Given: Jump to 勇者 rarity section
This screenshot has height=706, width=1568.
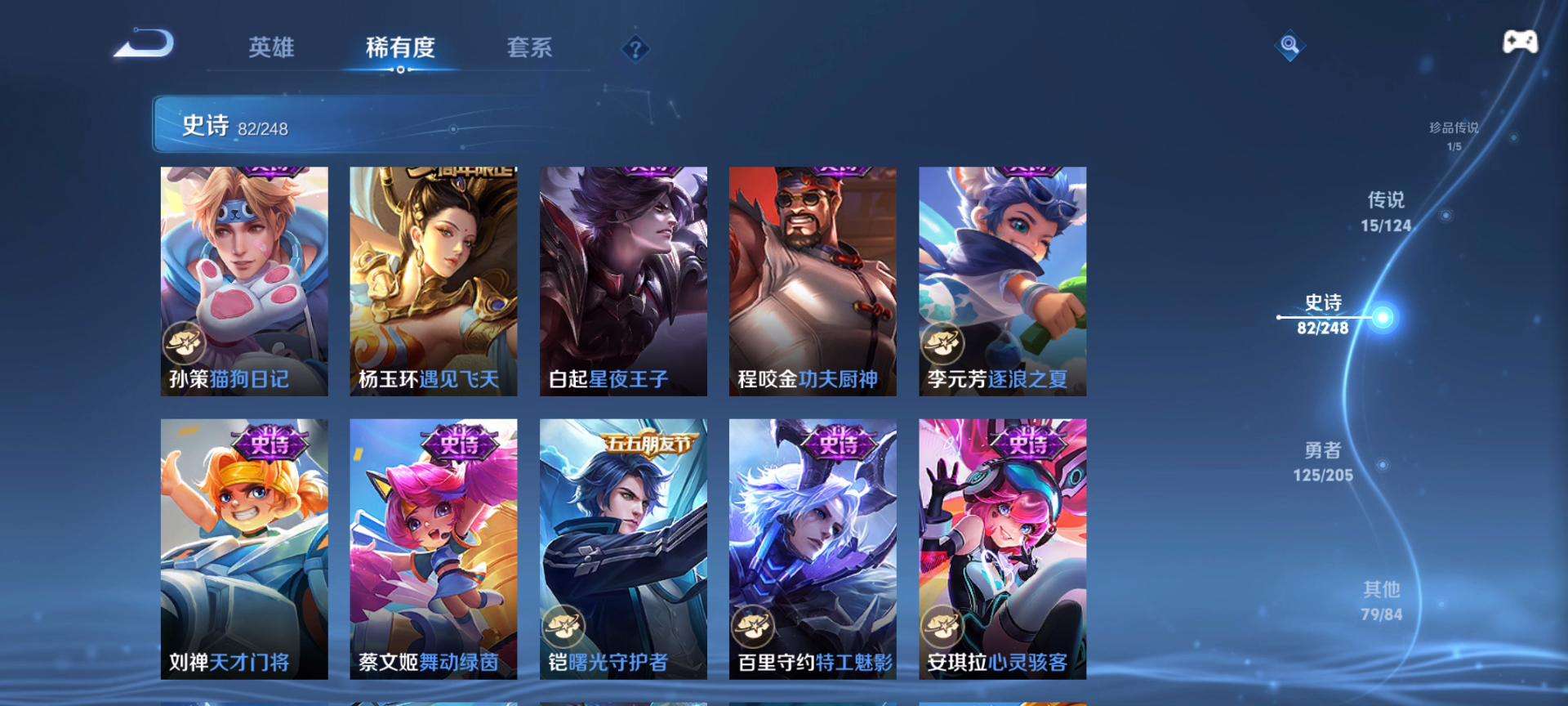Looking at the screenshot, I should [x=1323, y=462].
